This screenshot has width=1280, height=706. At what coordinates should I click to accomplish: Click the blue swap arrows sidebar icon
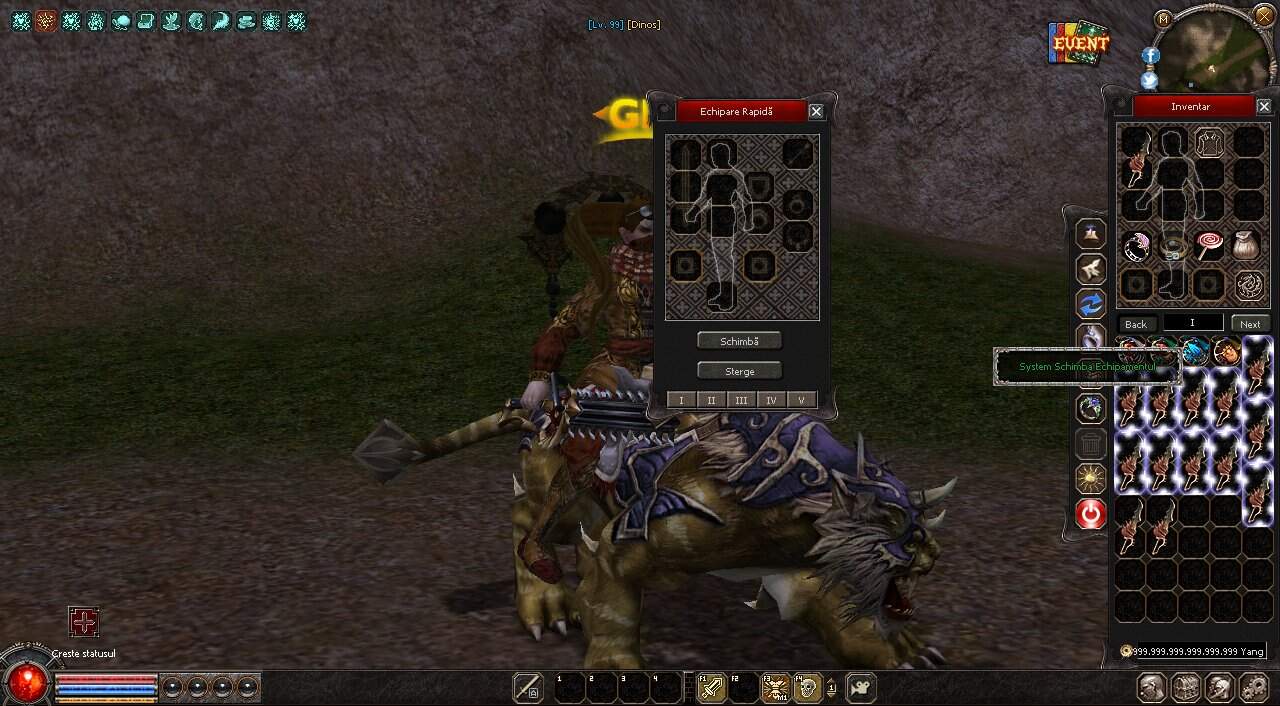click(1090, 303)
